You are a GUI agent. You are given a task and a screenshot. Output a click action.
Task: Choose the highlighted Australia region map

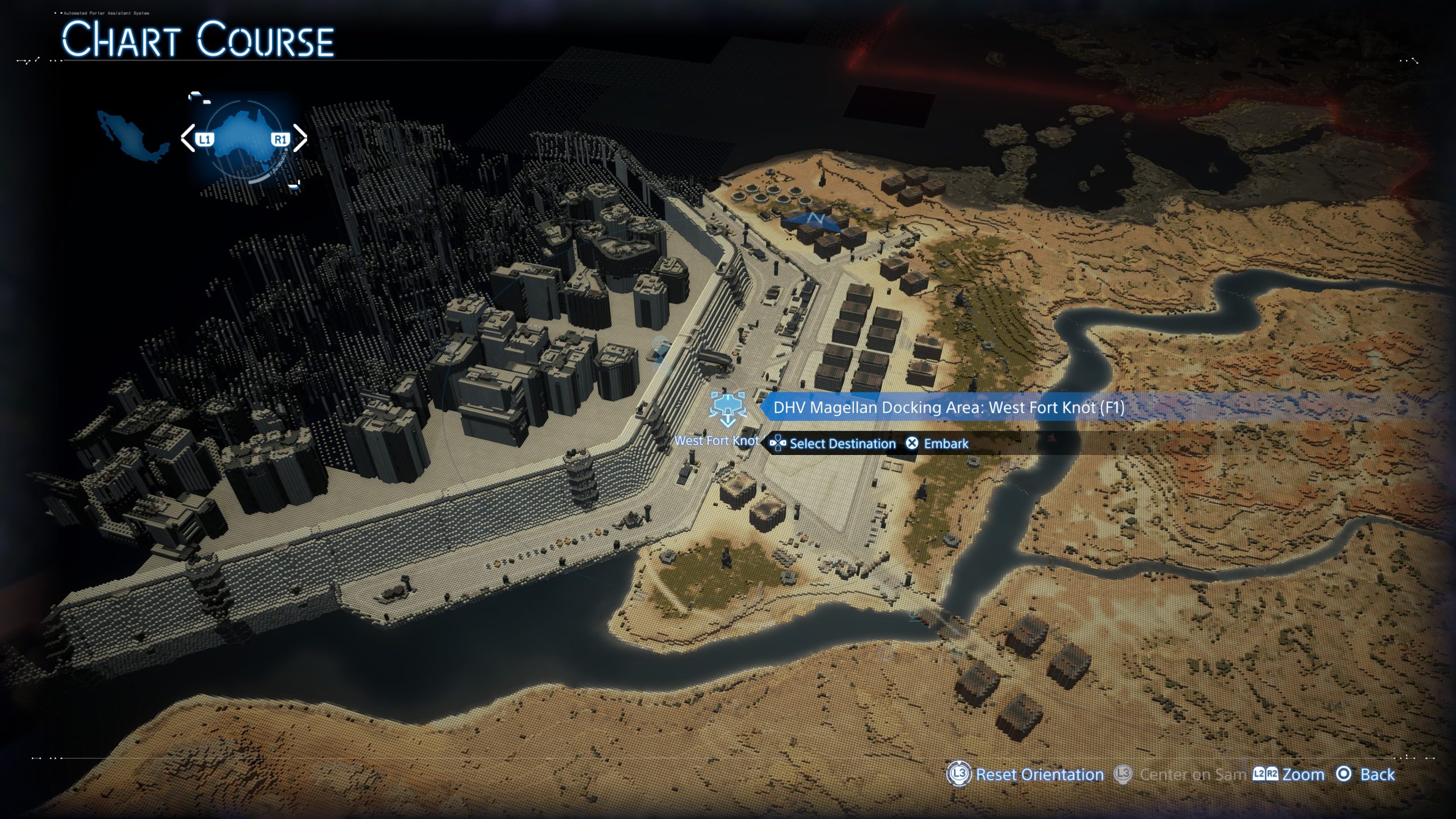pyautogui.click(x=243, y=141)
